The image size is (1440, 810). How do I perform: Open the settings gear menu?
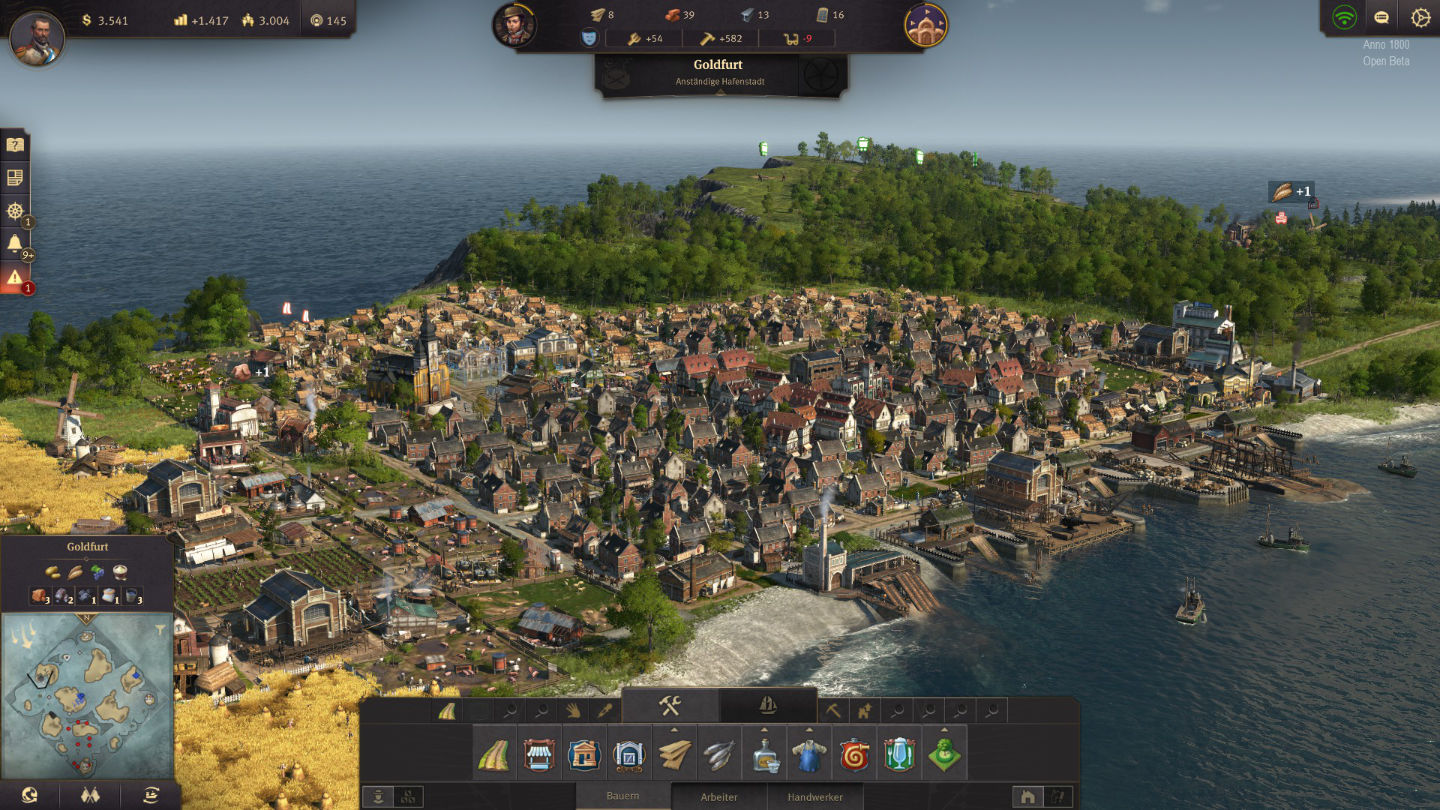[x=1420, y=18]
